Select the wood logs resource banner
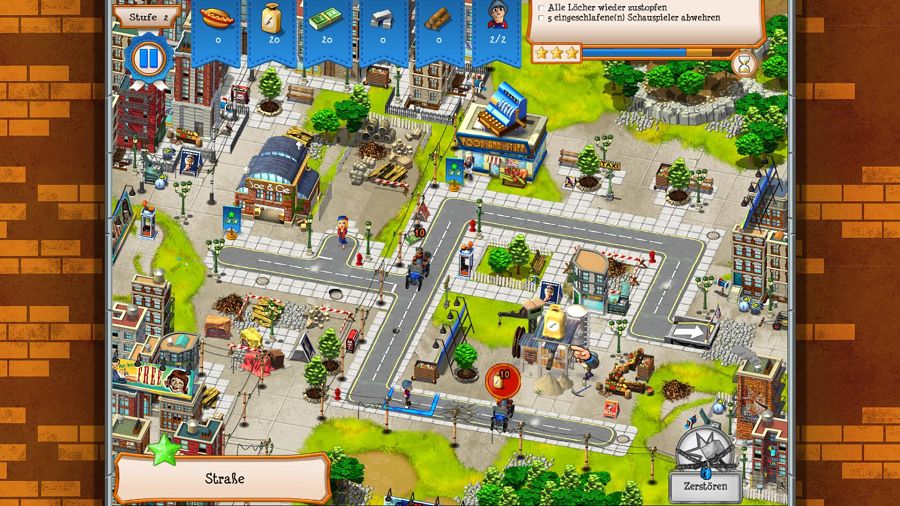The width and height of the screenshot is (900, 506). 439,27
